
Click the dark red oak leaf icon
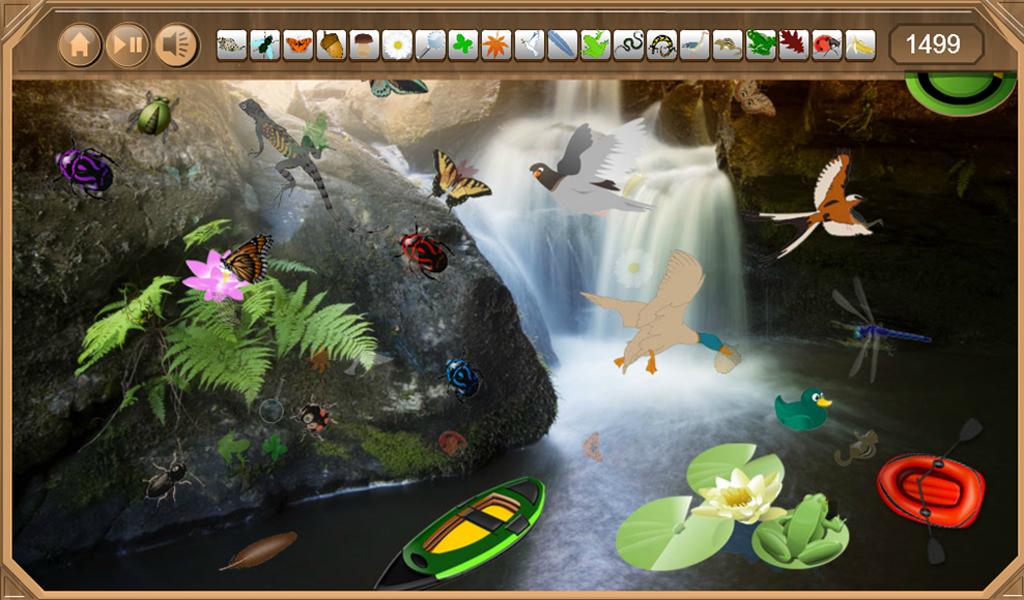(x=793, y=45)
